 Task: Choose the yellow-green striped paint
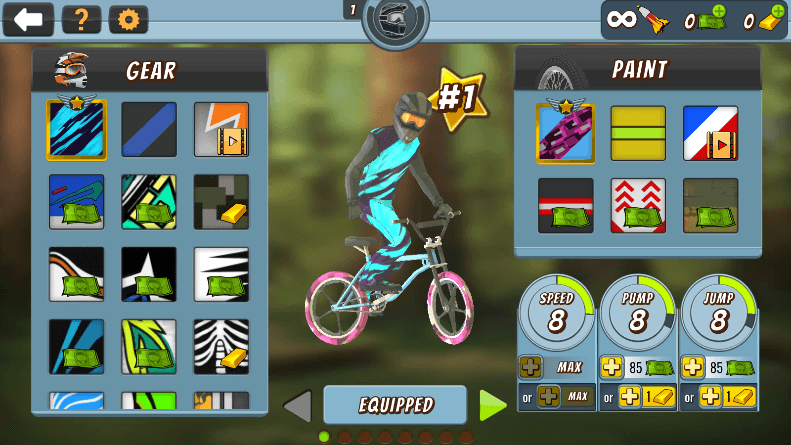click(638, 133)
